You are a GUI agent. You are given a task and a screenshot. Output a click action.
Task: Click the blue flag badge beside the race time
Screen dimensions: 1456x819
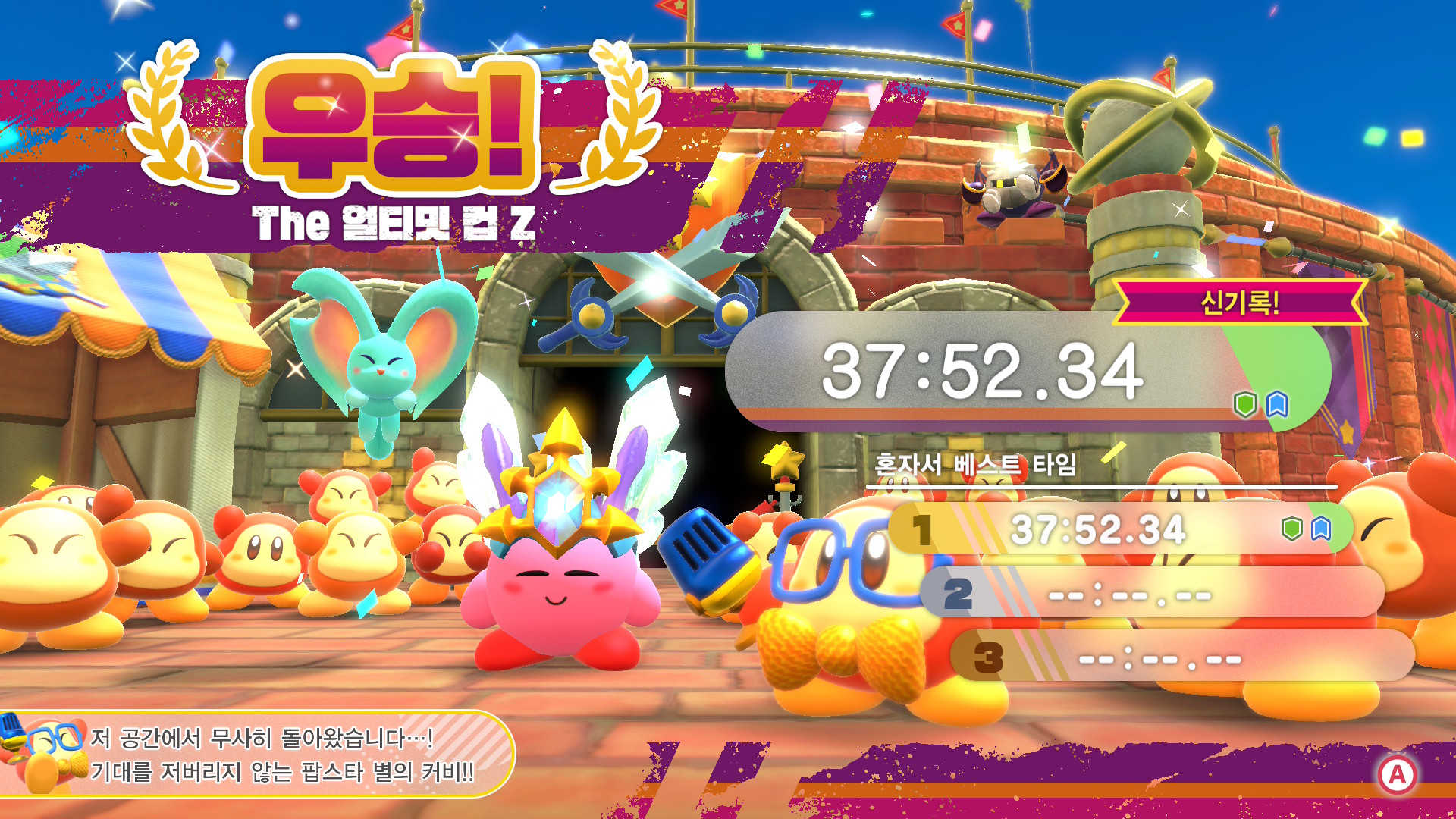click(1277, 406)
